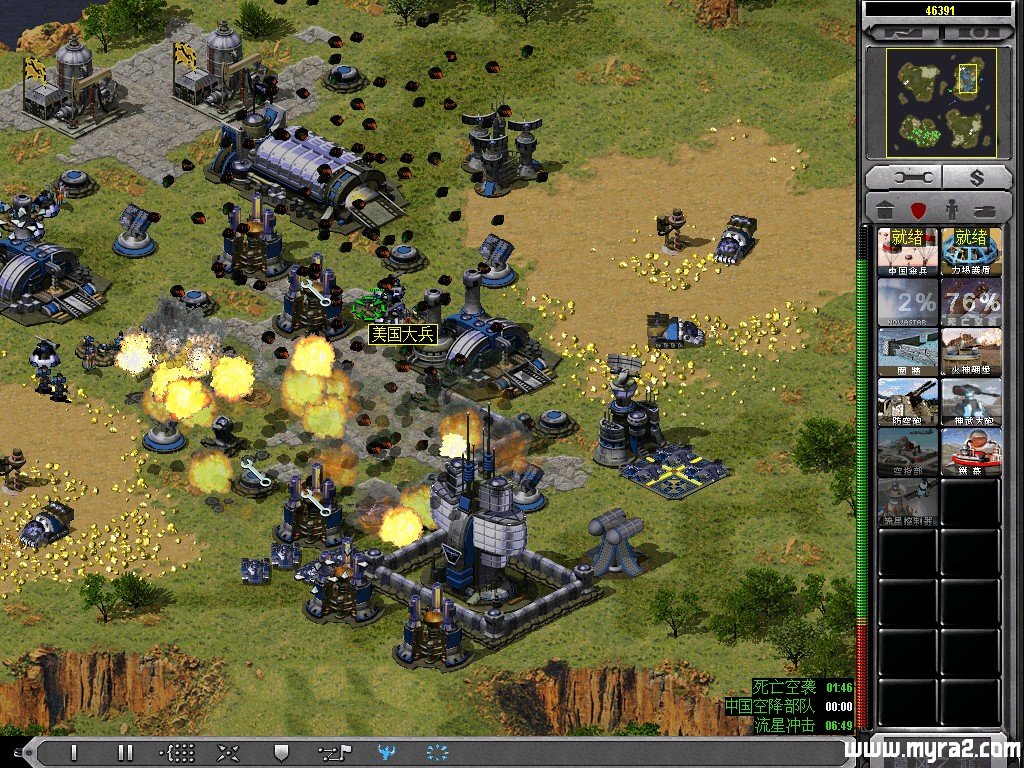Screen dimensions: 1024x768
Task: Select the superweapon icon charging at 76%
Action: pos(970,301)
